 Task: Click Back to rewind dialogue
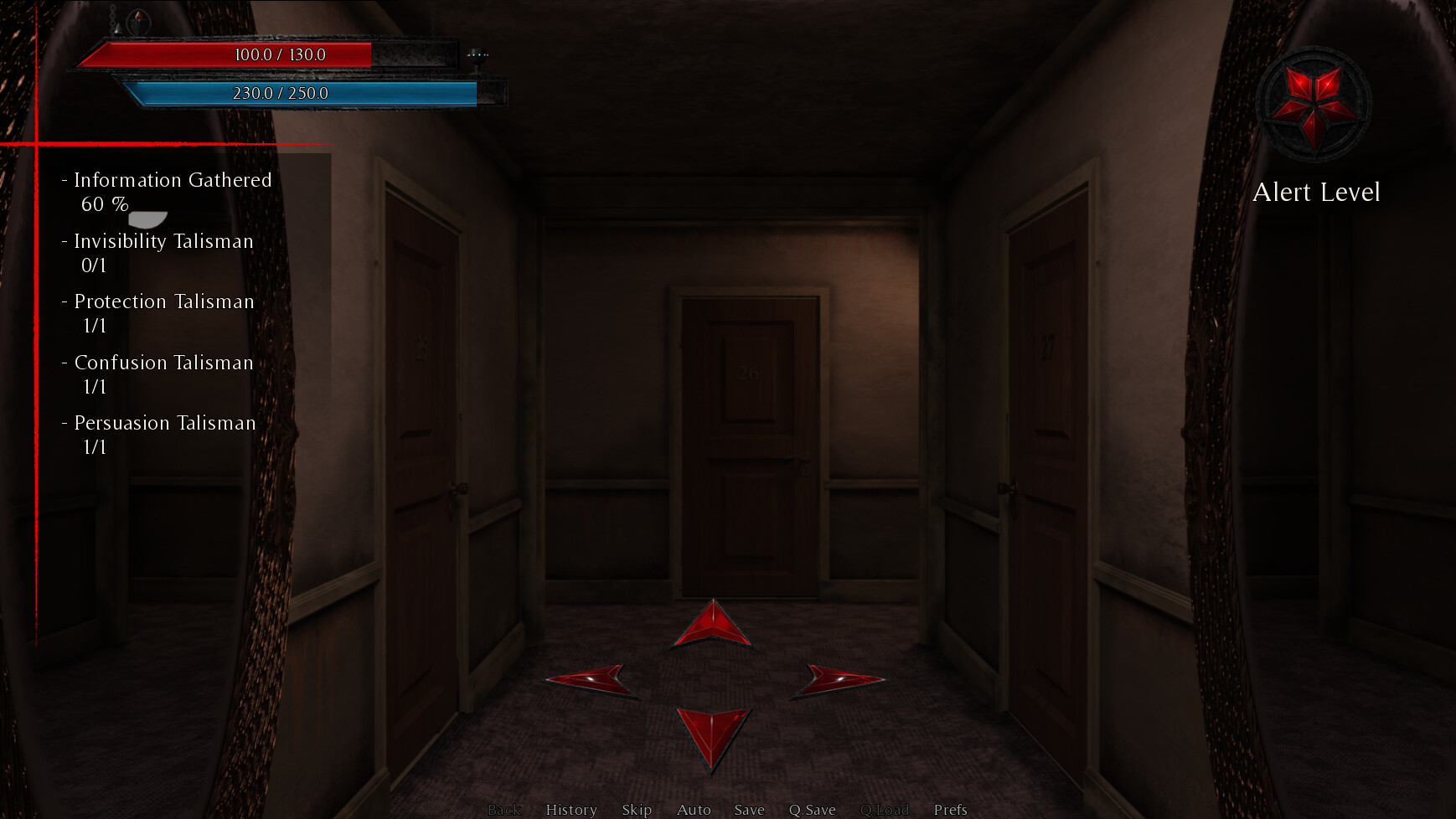(x=503, y=809)
